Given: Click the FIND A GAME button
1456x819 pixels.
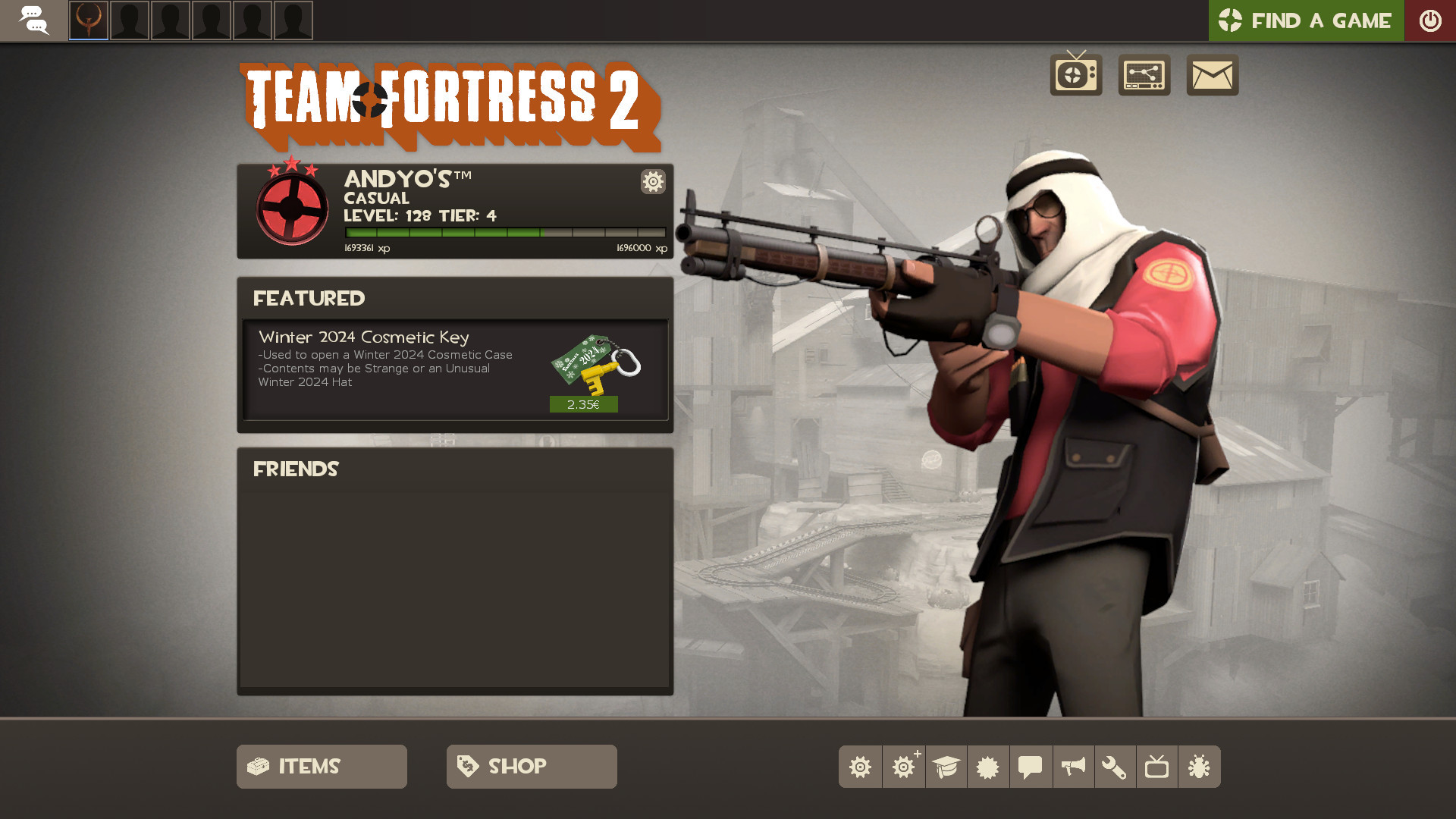Looking at the screenshot, I should (1306, 20).
